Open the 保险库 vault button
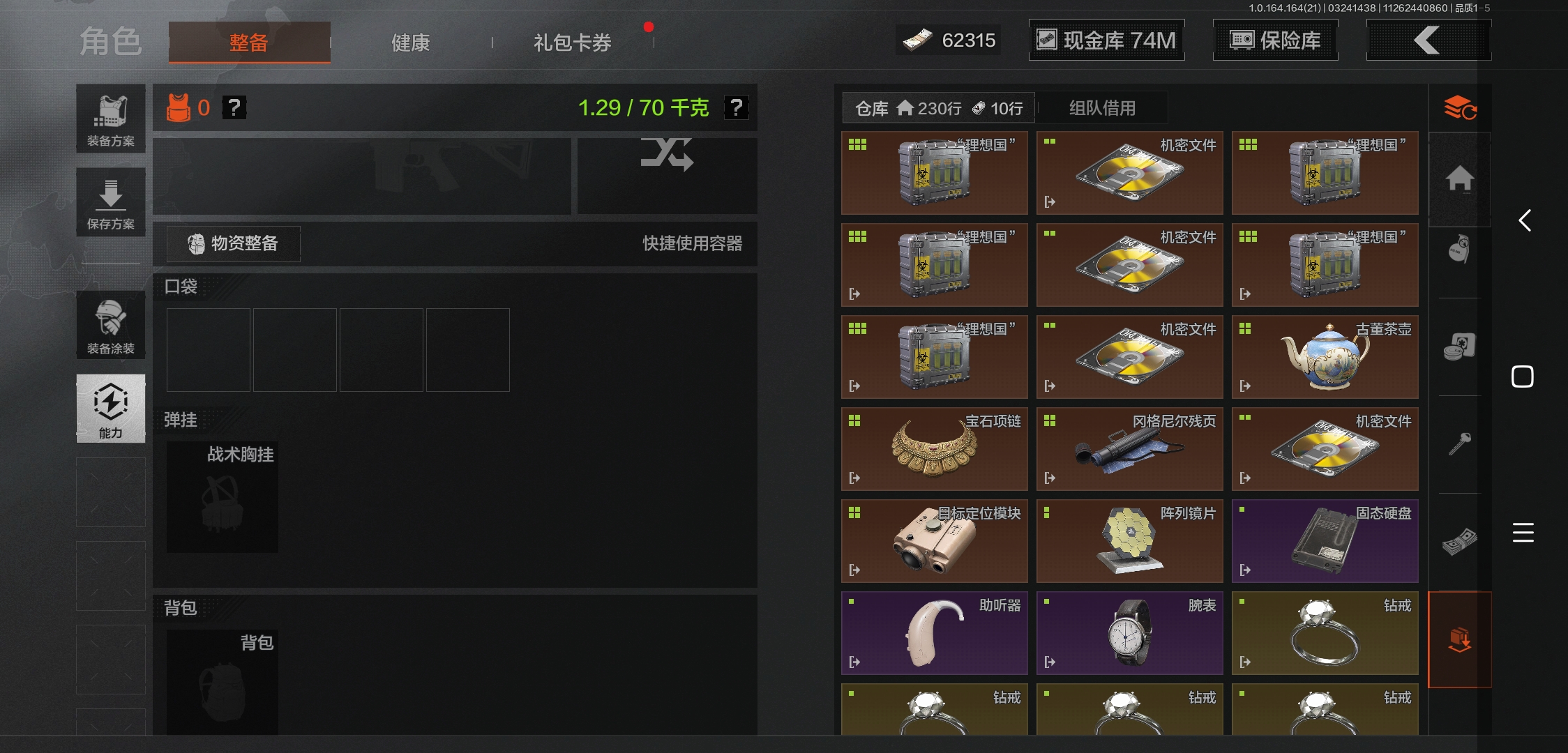This screenshot has height=753, width=1568. 1275,40
